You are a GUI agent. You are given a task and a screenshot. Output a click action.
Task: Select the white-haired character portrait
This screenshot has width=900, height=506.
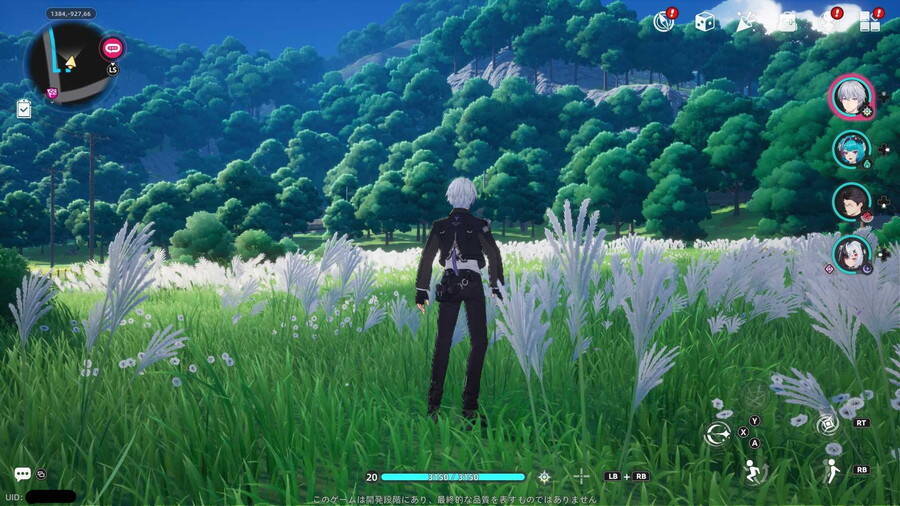(851, 97)
